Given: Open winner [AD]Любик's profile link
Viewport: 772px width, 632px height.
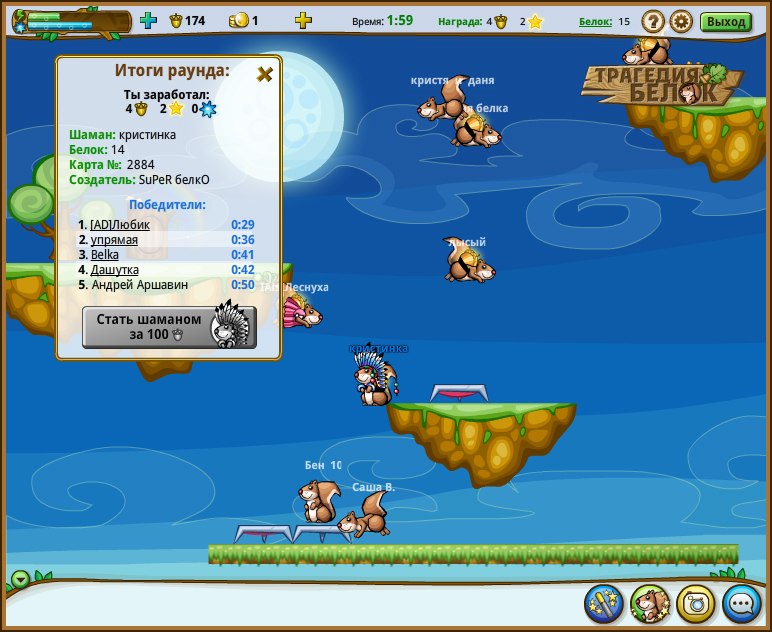Looking at the screenshot, I should [120, 225].
